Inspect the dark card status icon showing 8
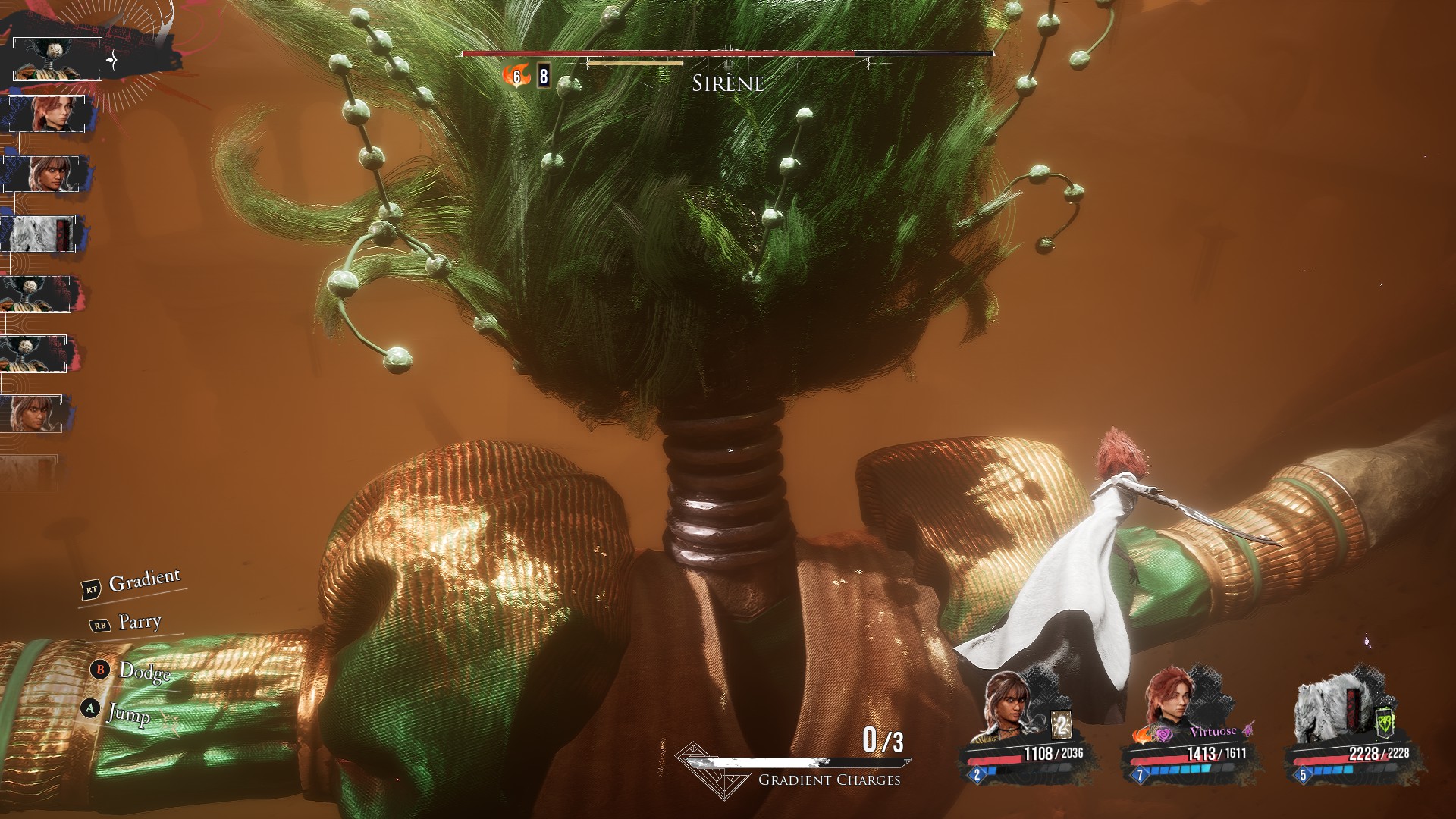The width and height of the screenshot is (1456, 819). [x=543, y=76]
